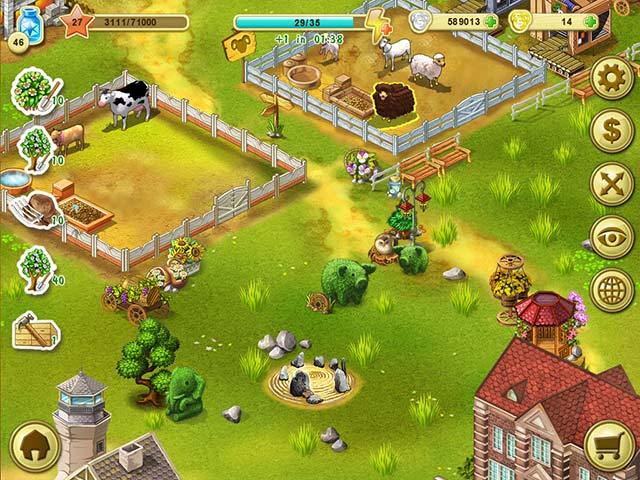This screenshot has height=480, width=640.
Task: Activate the crossed arrows move mode
Action: point(611,184)
